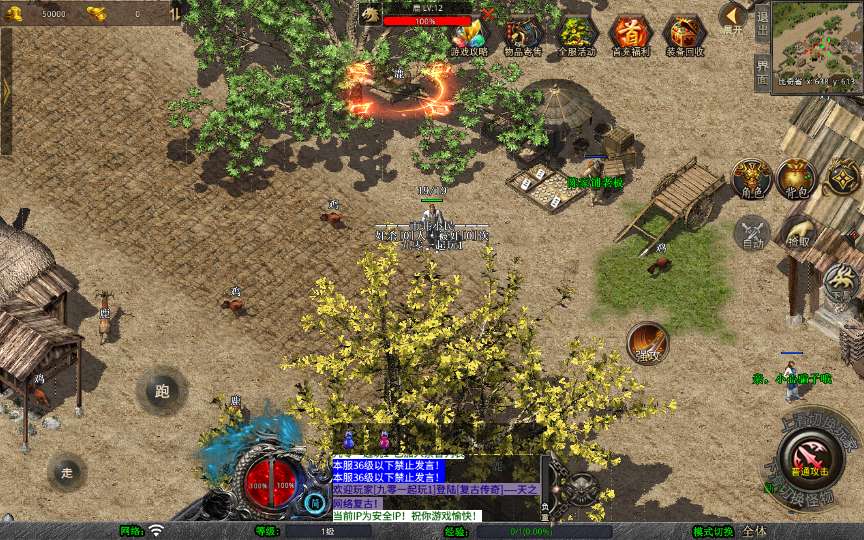864x540 pixels.
Task: Tap the 拾取 pickup button
Action: 797,233
